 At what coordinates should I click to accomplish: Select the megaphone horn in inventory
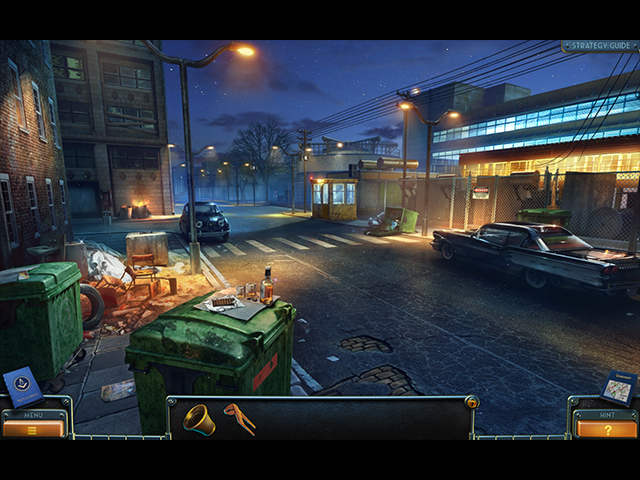tap(198, 419)
